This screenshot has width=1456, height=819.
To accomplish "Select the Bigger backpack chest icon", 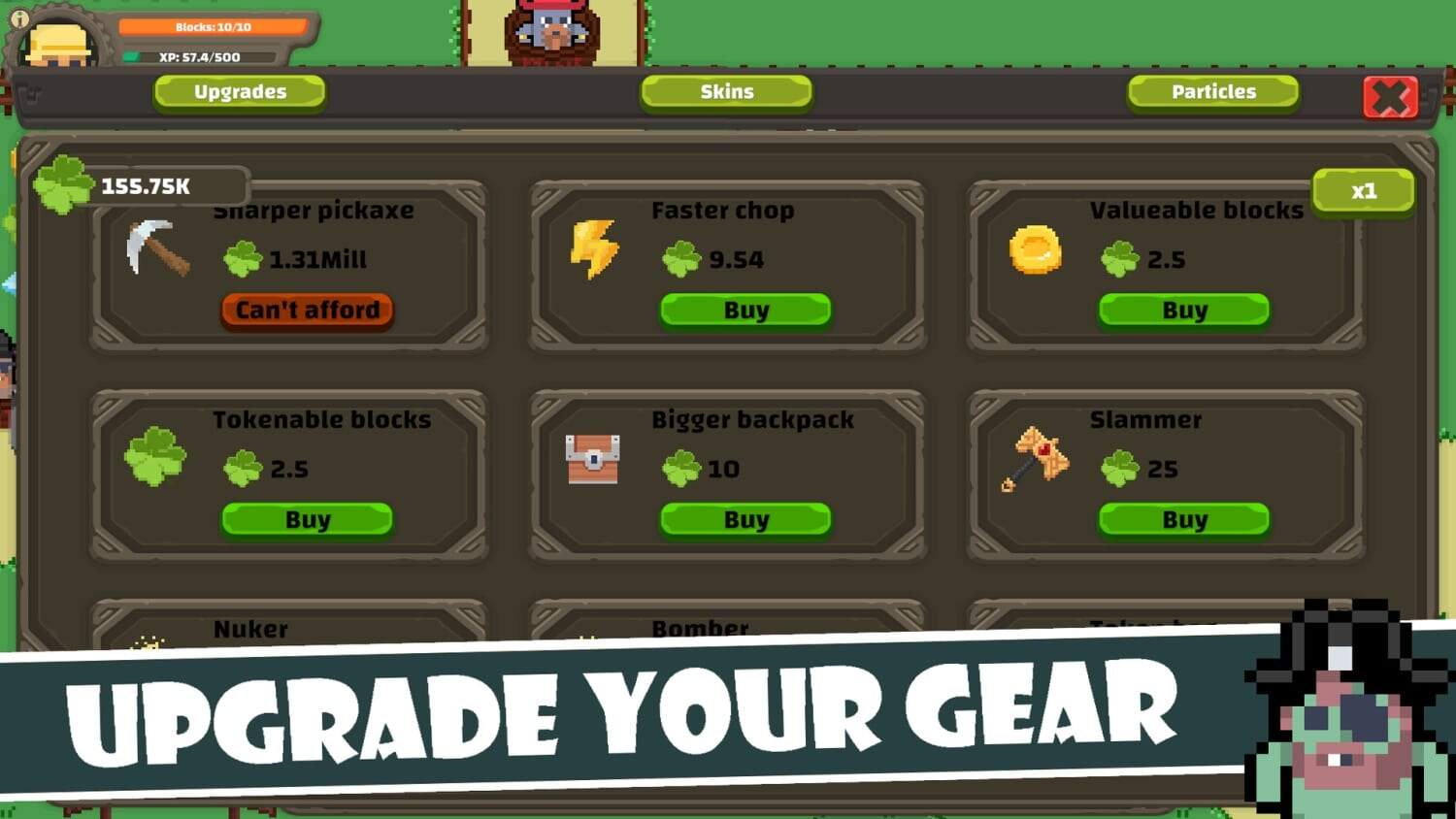I will point(592,458).
